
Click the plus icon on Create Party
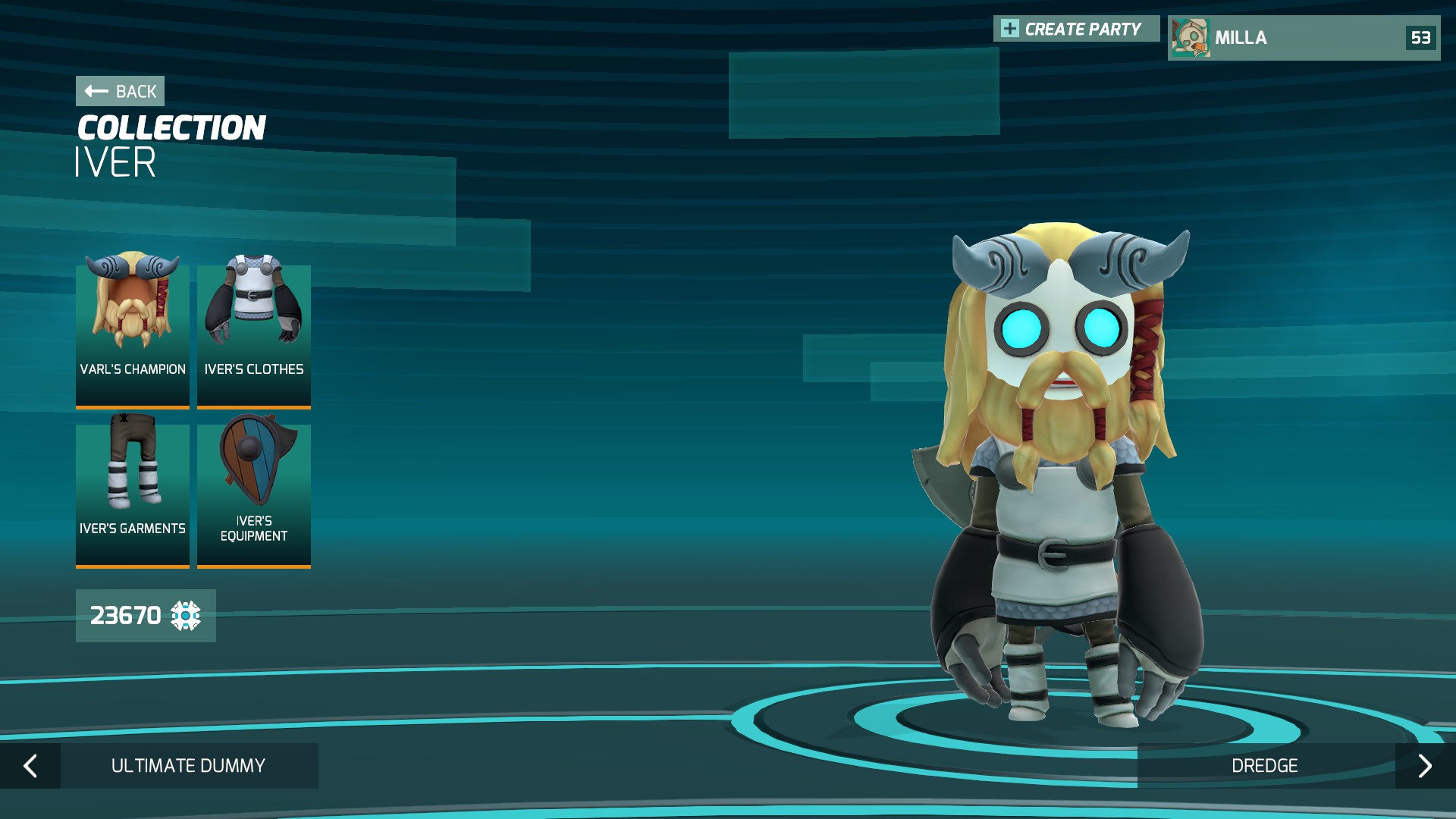pyautogui.click(x=1009, y=28)
